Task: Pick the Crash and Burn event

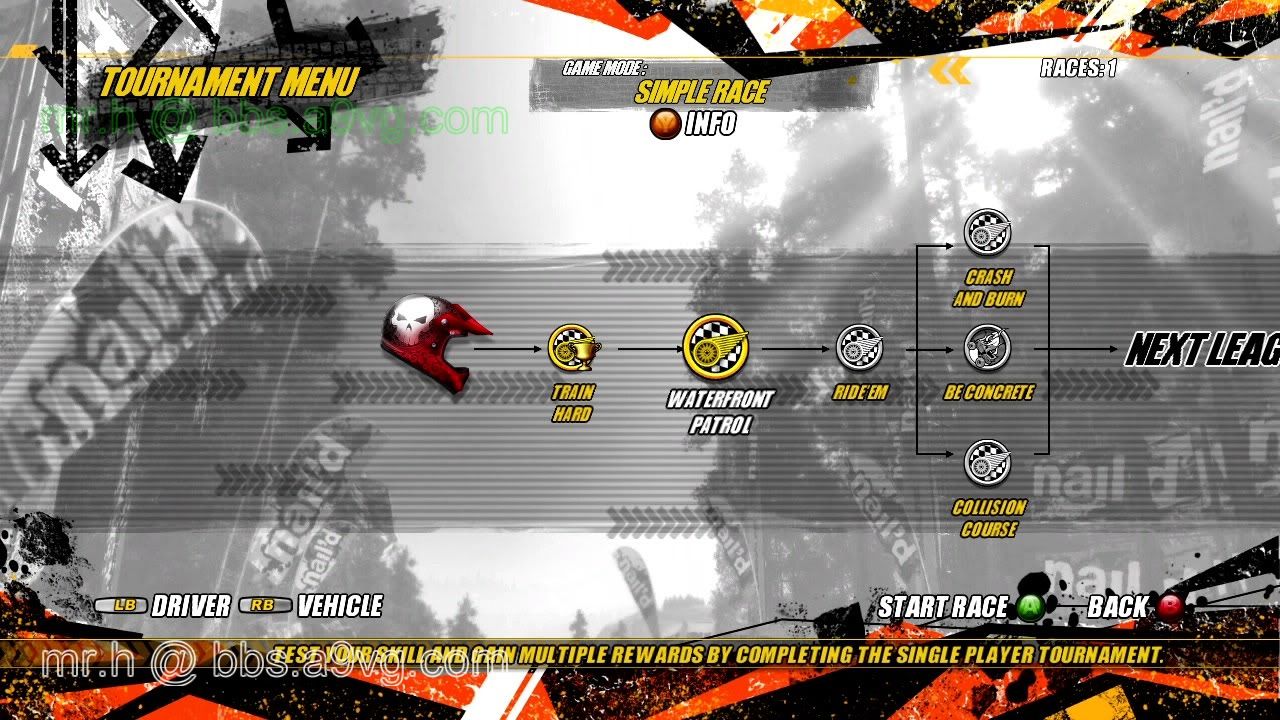Action: (988, 232)
